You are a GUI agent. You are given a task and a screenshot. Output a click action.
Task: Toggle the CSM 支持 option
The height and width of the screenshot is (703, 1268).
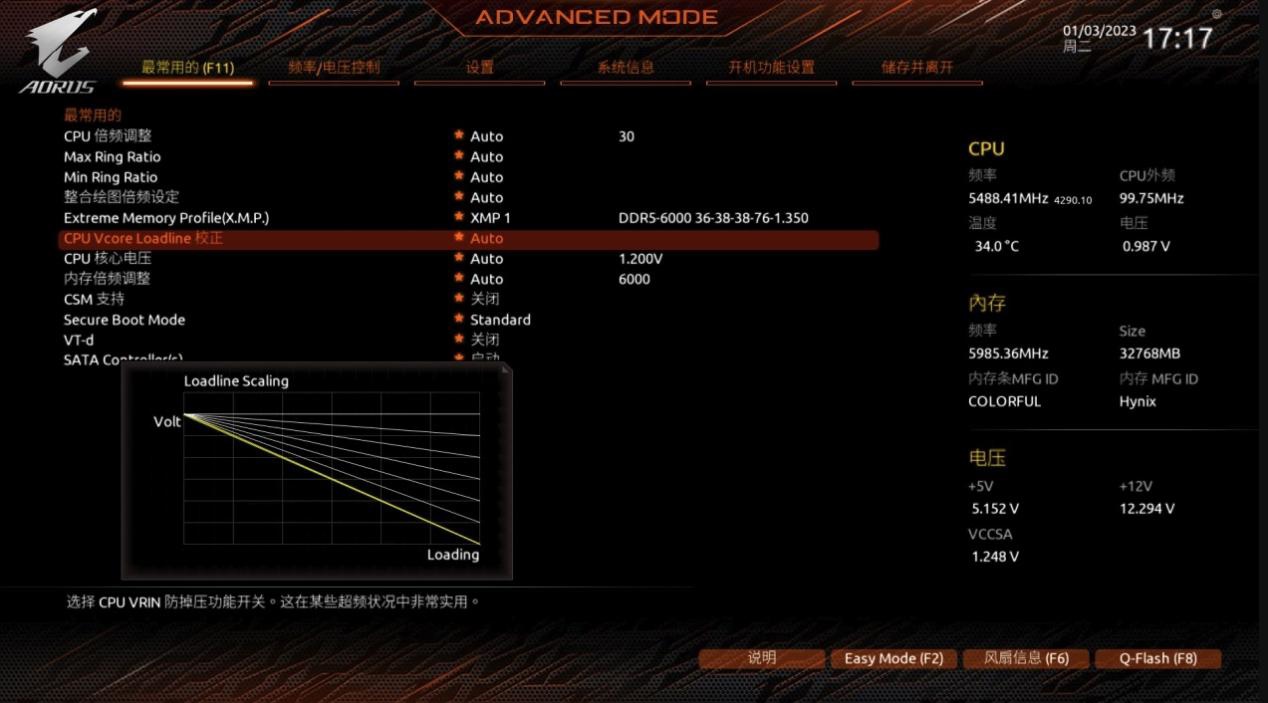click(x=94, y=299)
